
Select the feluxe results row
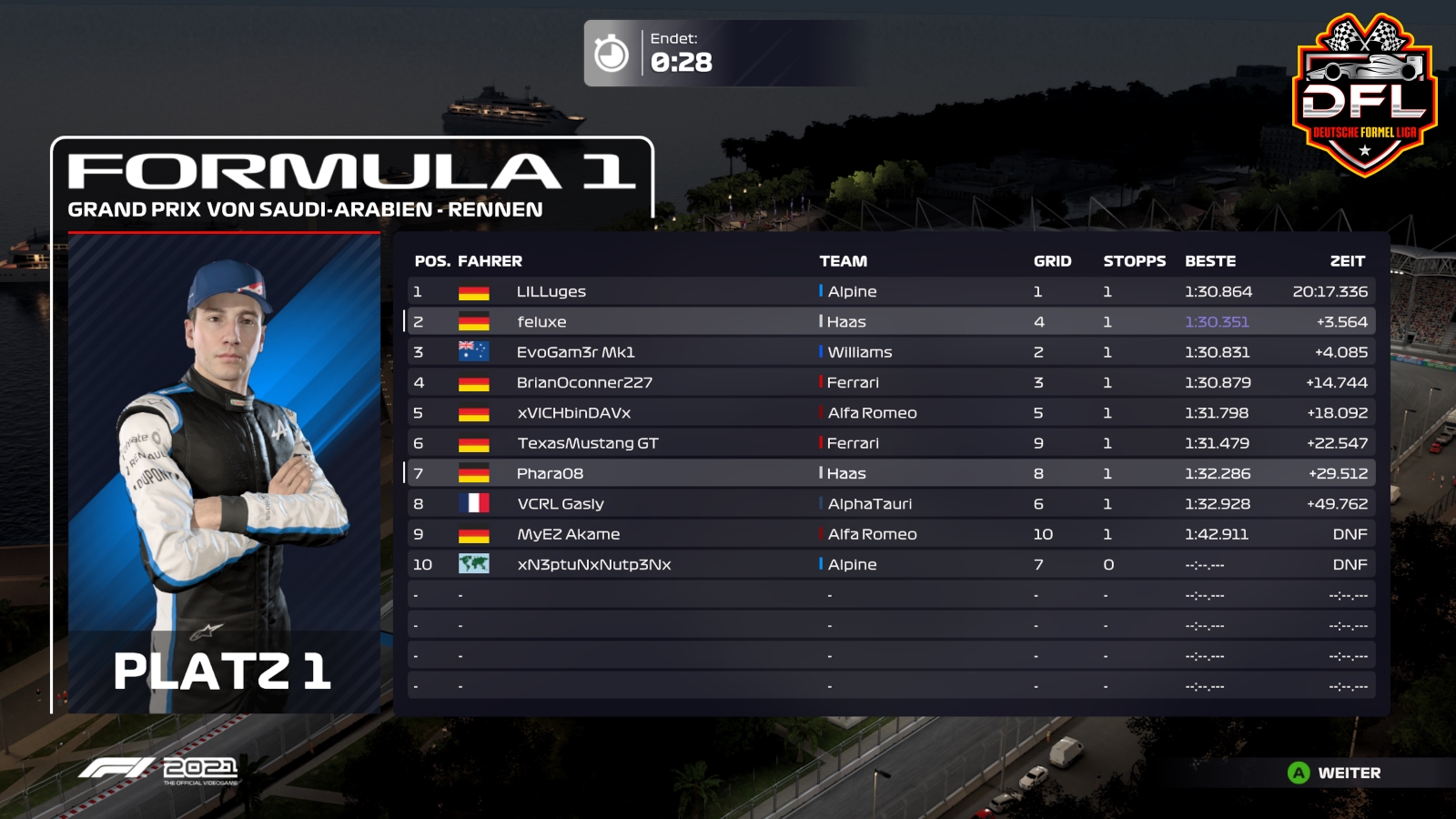point(541,321)
